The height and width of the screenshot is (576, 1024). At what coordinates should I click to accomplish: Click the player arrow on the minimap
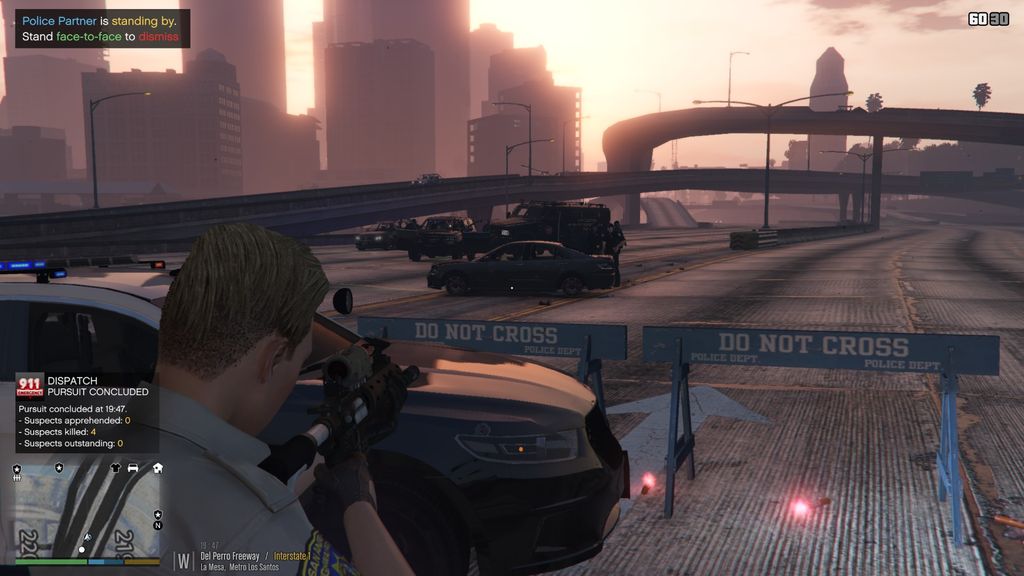tap(87, 538)
